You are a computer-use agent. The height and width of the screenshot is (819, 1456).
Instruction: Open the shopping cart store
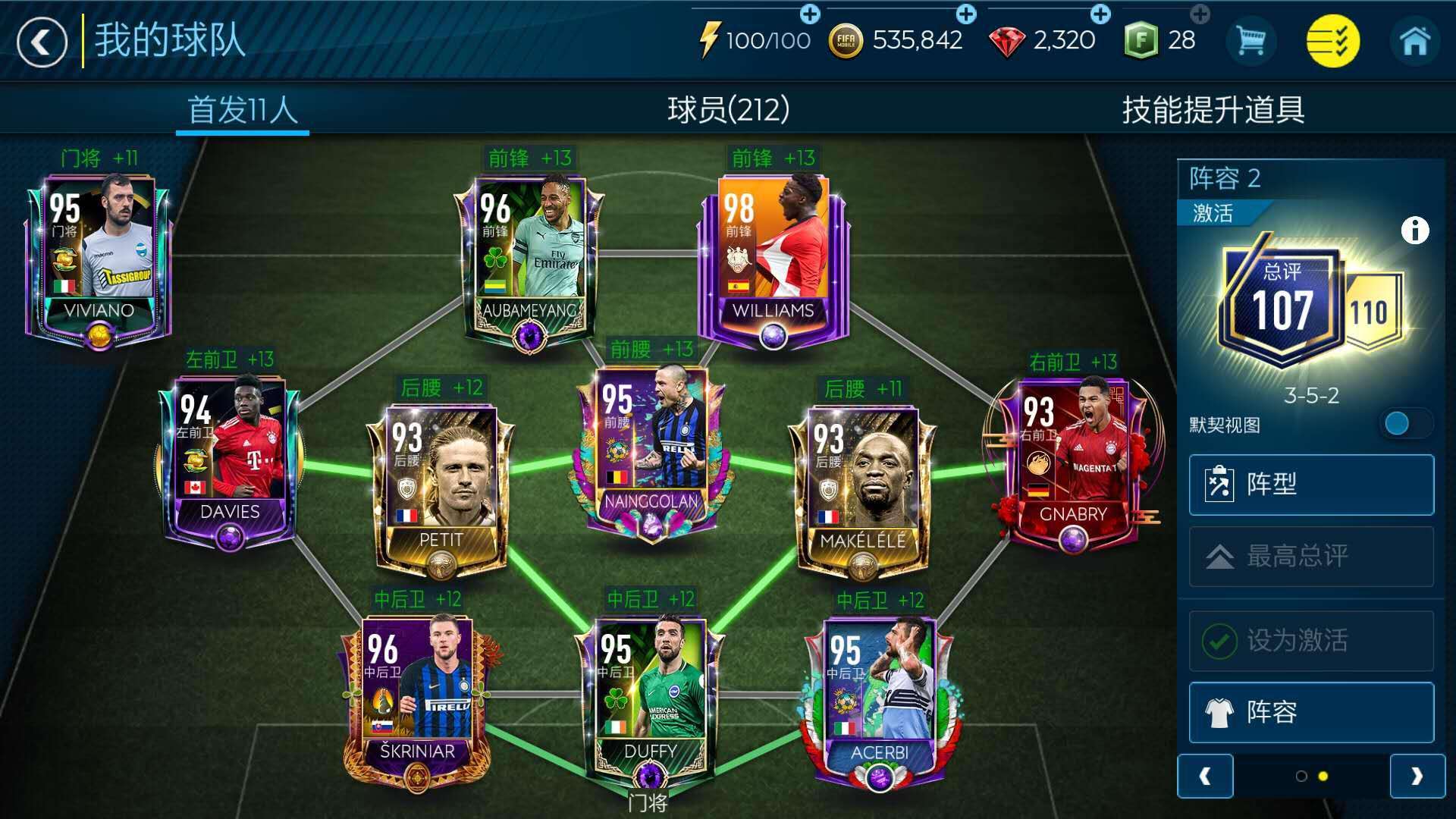(1250, 41)
